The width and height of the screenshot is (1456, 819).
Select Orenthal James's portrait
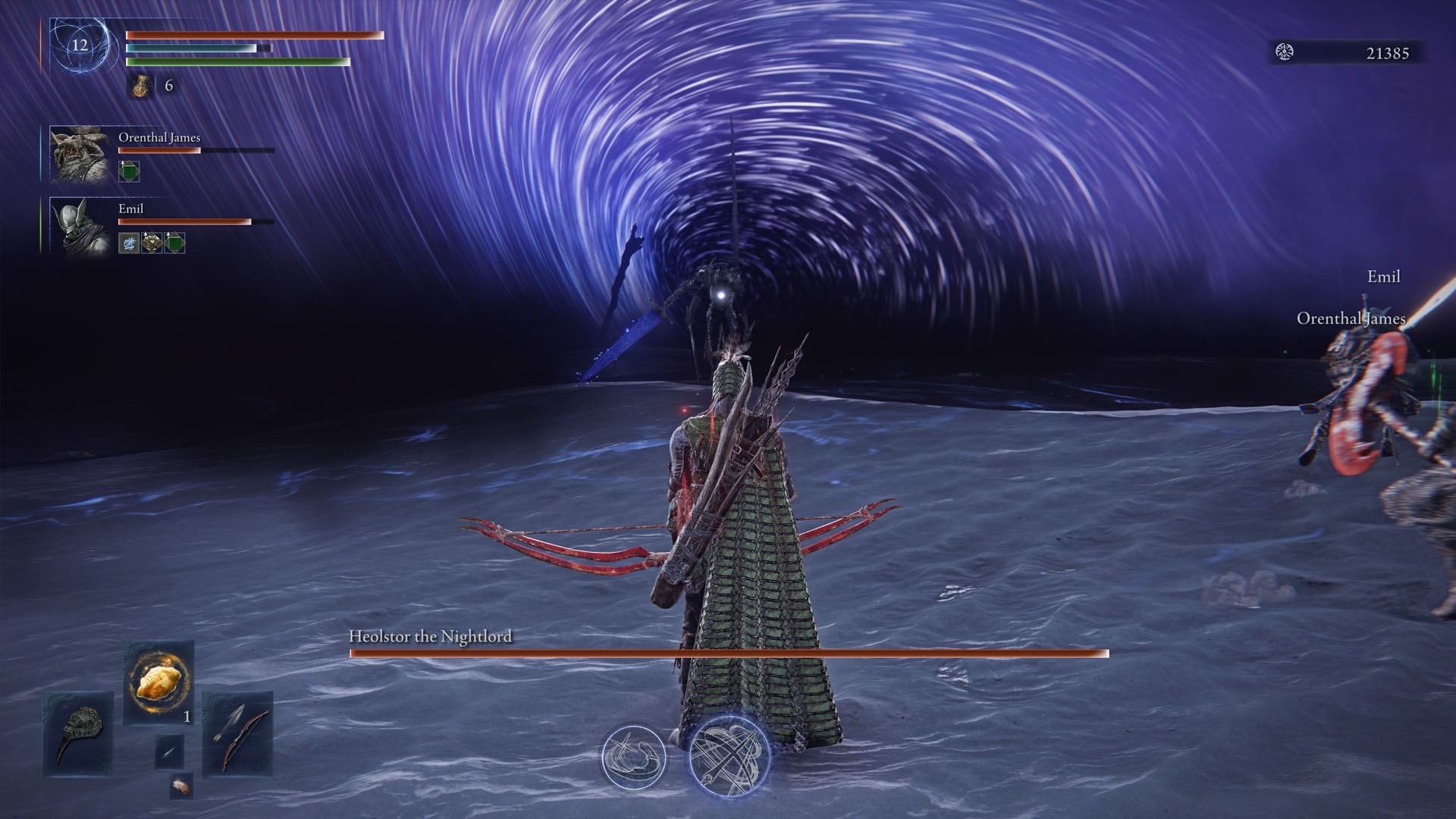tap(78, 155)
